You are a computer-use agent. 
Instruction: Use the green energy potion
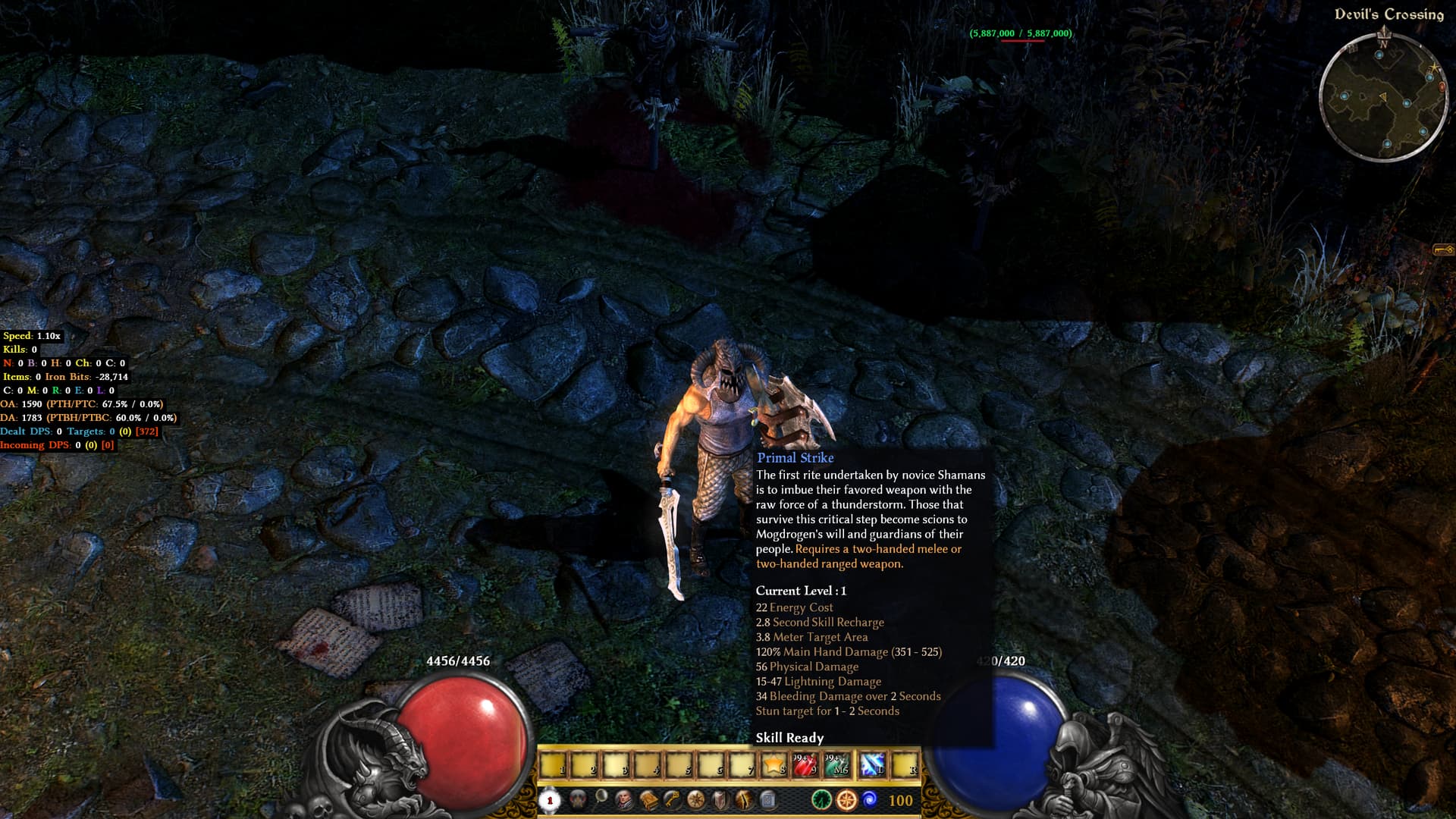[837, 765]
